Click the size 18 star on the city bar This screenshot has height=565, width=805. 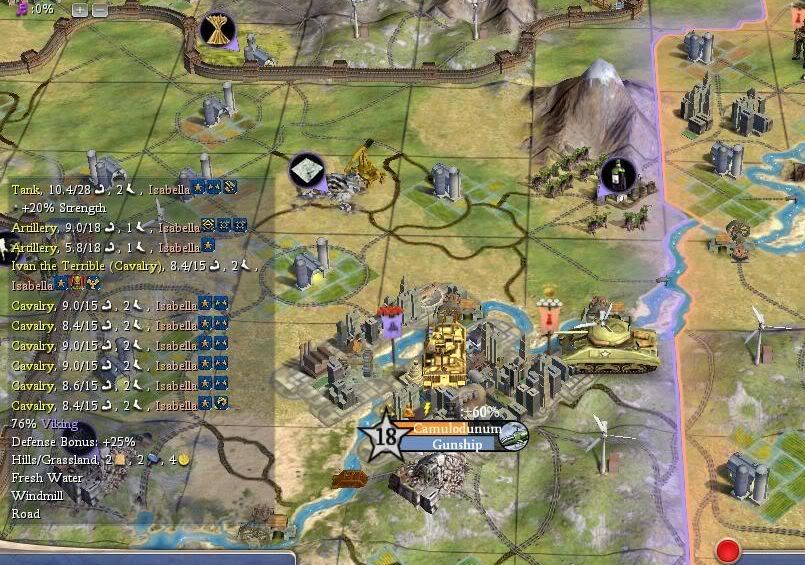(382, 436)
